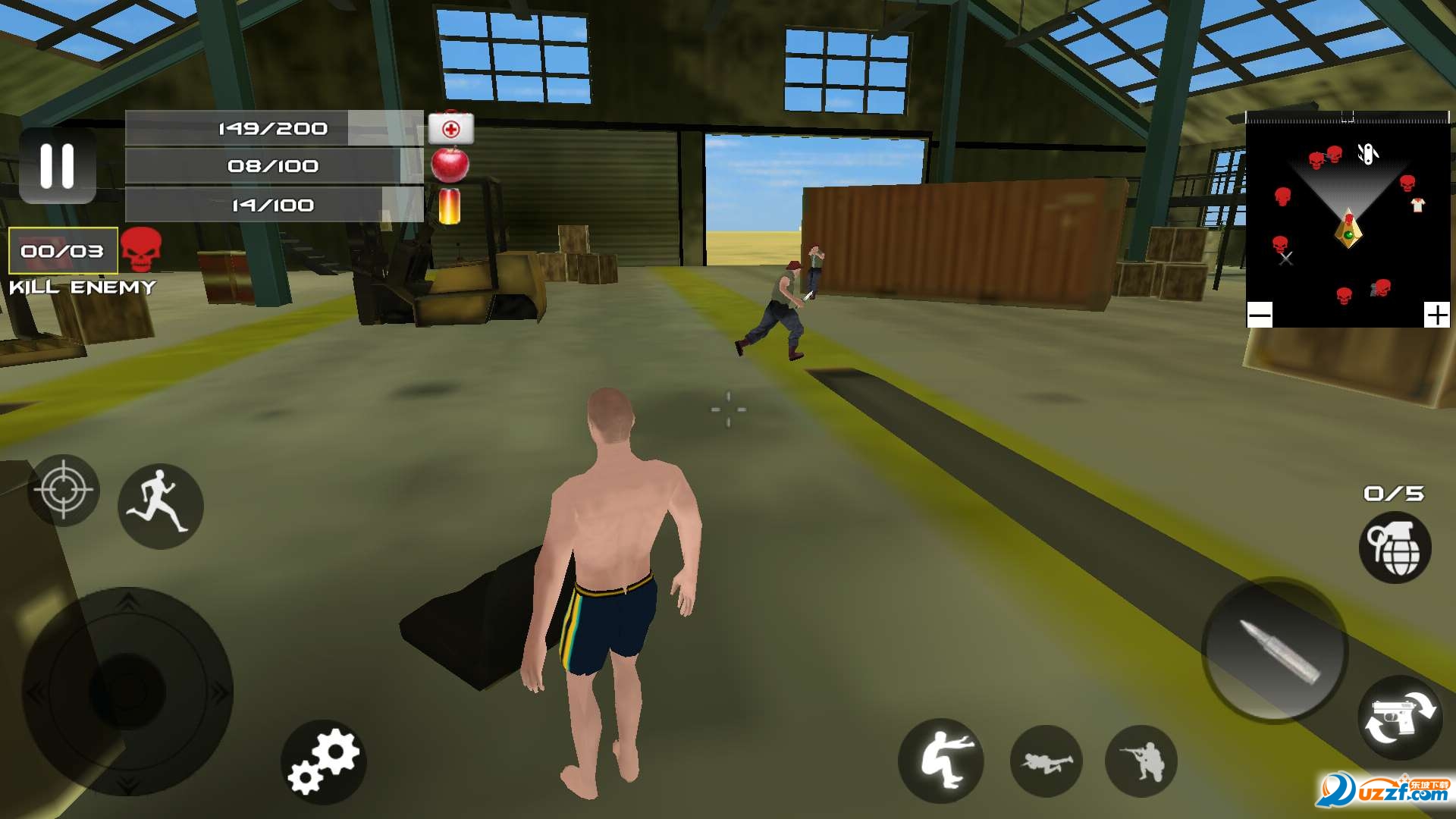This screenshot has height=819, width=1456.
Task: Tap the movement joystick pad
Action: click(127, 692)
